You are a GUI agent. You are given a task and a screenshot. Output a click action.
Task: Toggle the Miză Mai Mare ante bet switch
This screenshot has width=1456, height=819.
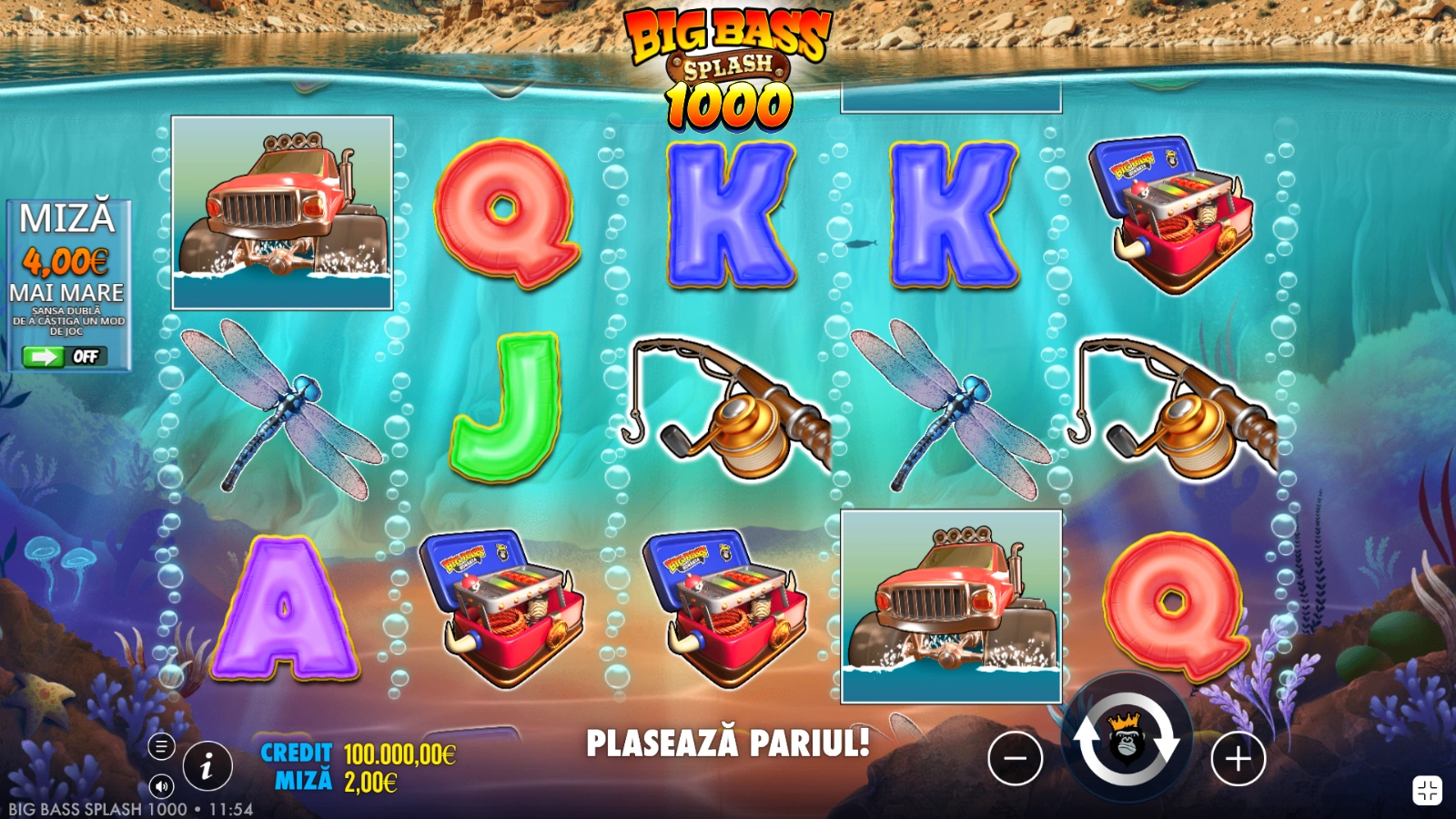[x=65, y=357]
